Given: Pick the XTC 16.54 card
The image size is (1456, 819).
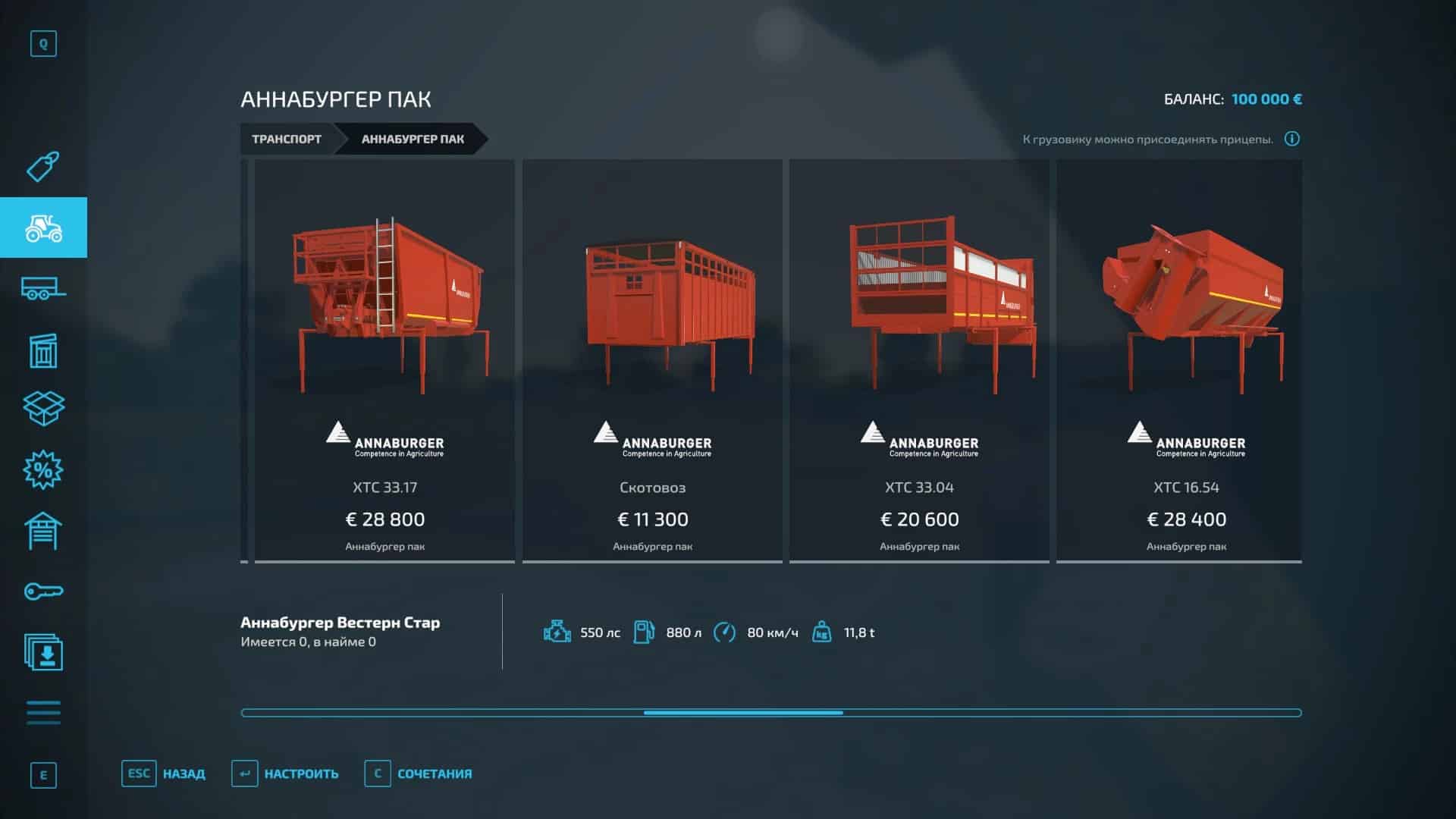Looking at the screenshot, I should click(x=1186, y=360).
